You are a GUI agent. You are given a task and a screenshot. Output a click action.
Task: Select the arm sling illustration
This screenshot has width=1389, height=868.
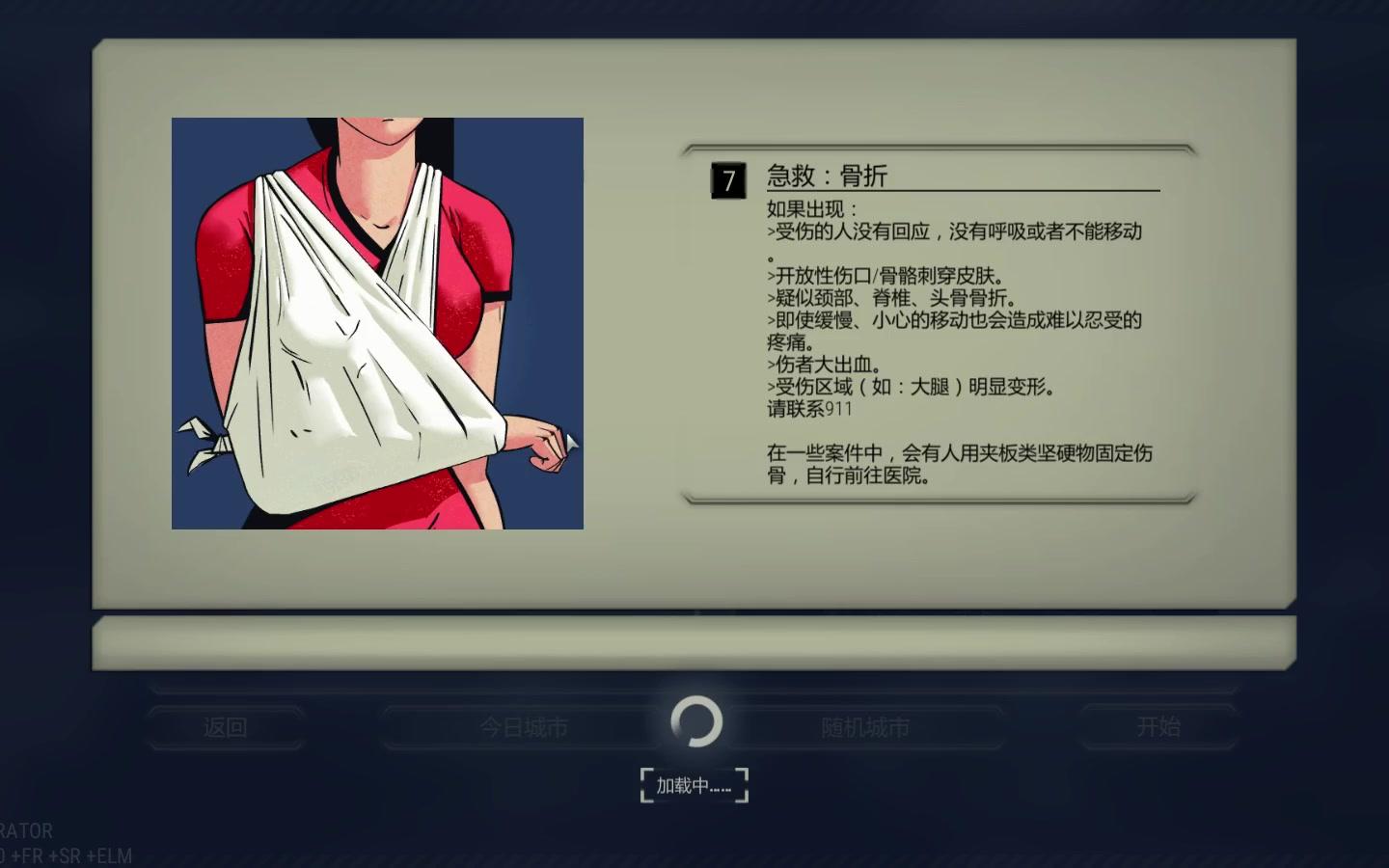pos(376,323)
